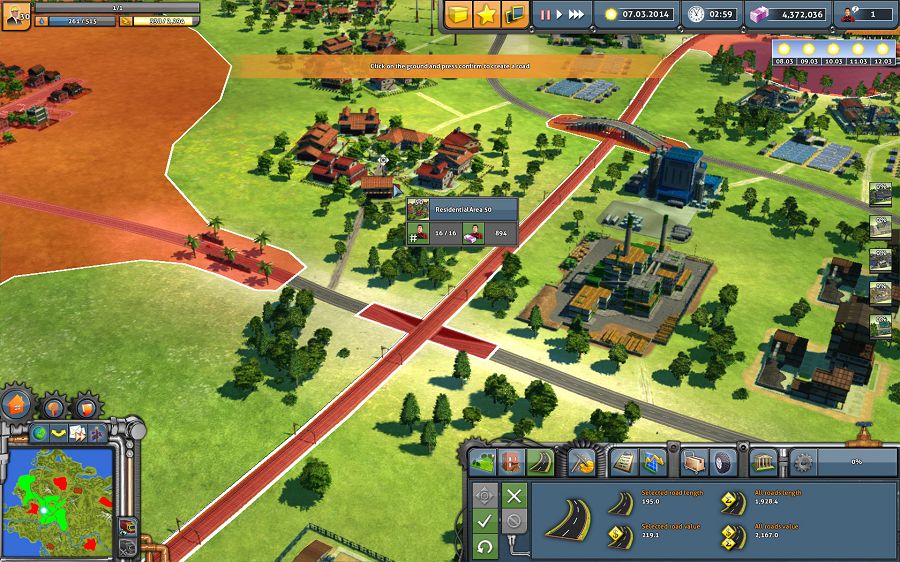Click the green undo arrow button
The height and width of the screenshot is (562, 900).
pyautogui.click(x=484, y=546)
